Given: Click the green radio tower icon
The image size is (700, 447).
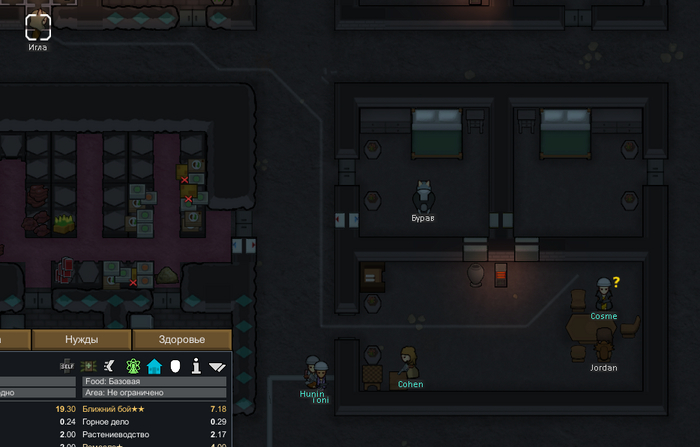Looking at the screenshot, I should pos(133,366).
